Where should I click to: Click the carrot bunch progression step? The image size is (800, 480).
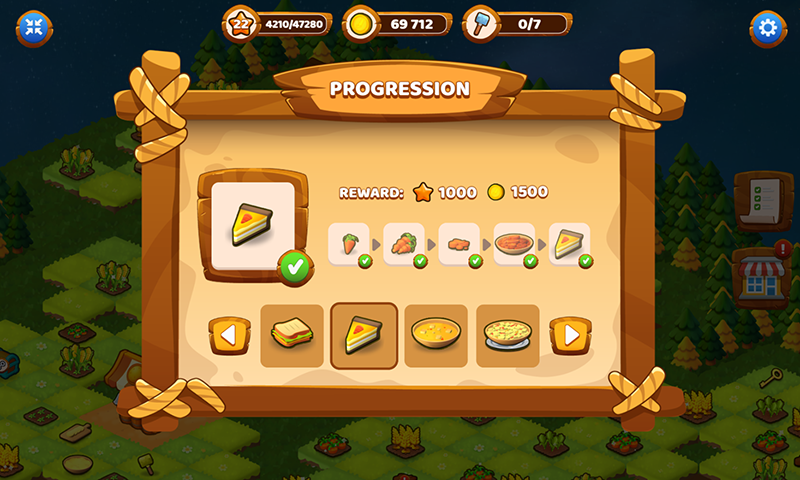coord(404,244)
